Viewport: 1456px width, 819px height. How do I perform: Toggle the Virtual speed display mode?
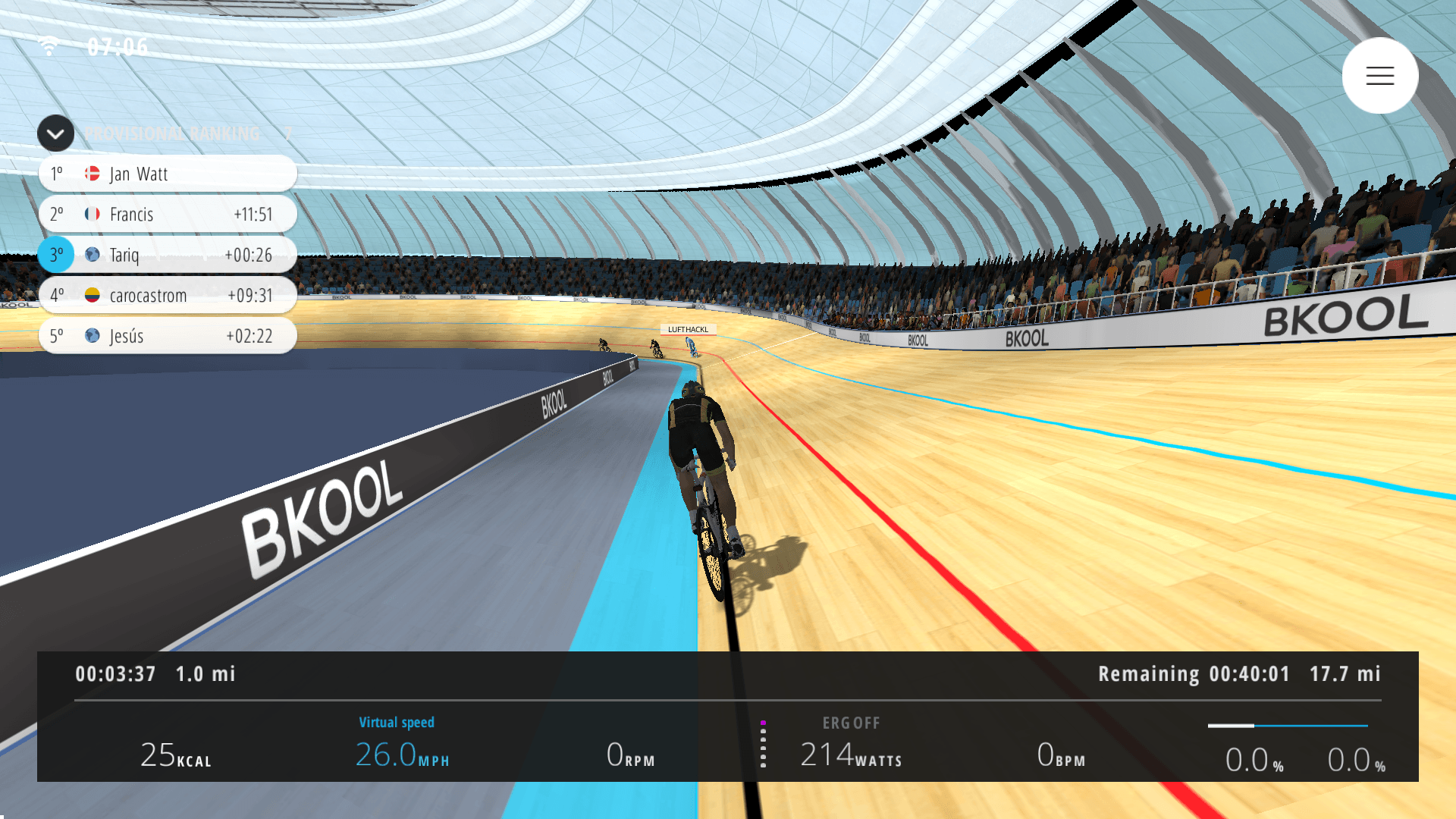pyautogui.click(x=397, y=723)
